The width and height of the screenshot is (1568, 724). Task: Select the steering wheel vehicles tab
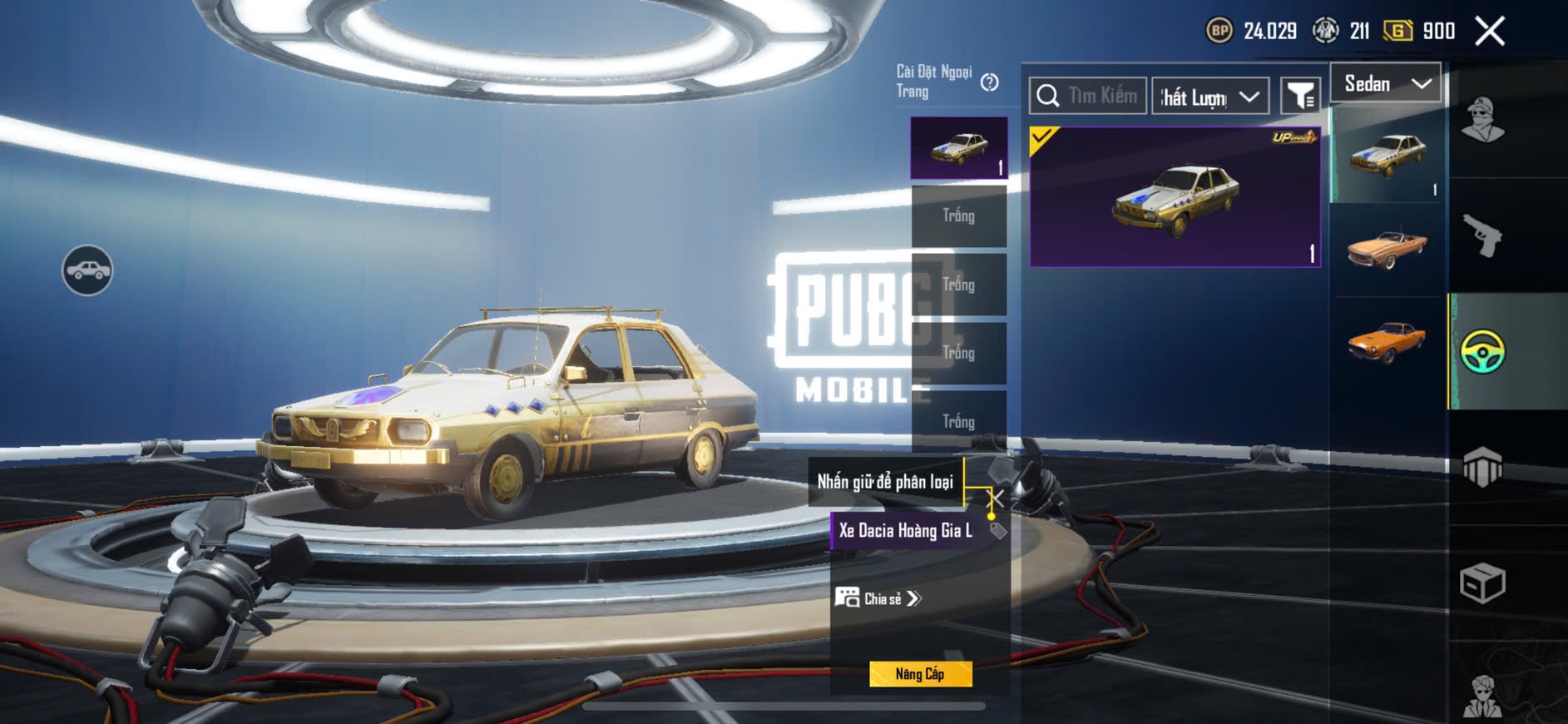pyautogui.click(x=1482, y=351)
